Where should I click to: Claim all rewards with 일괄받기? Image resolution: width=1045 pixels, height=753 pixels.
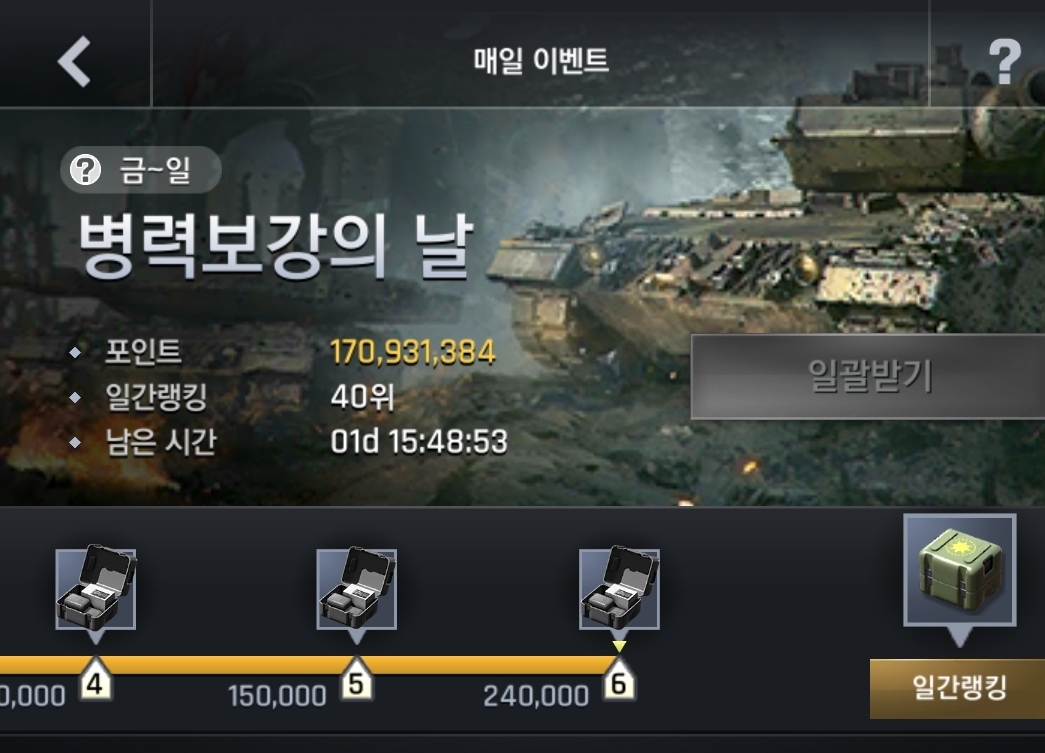[x=867, y=376]
